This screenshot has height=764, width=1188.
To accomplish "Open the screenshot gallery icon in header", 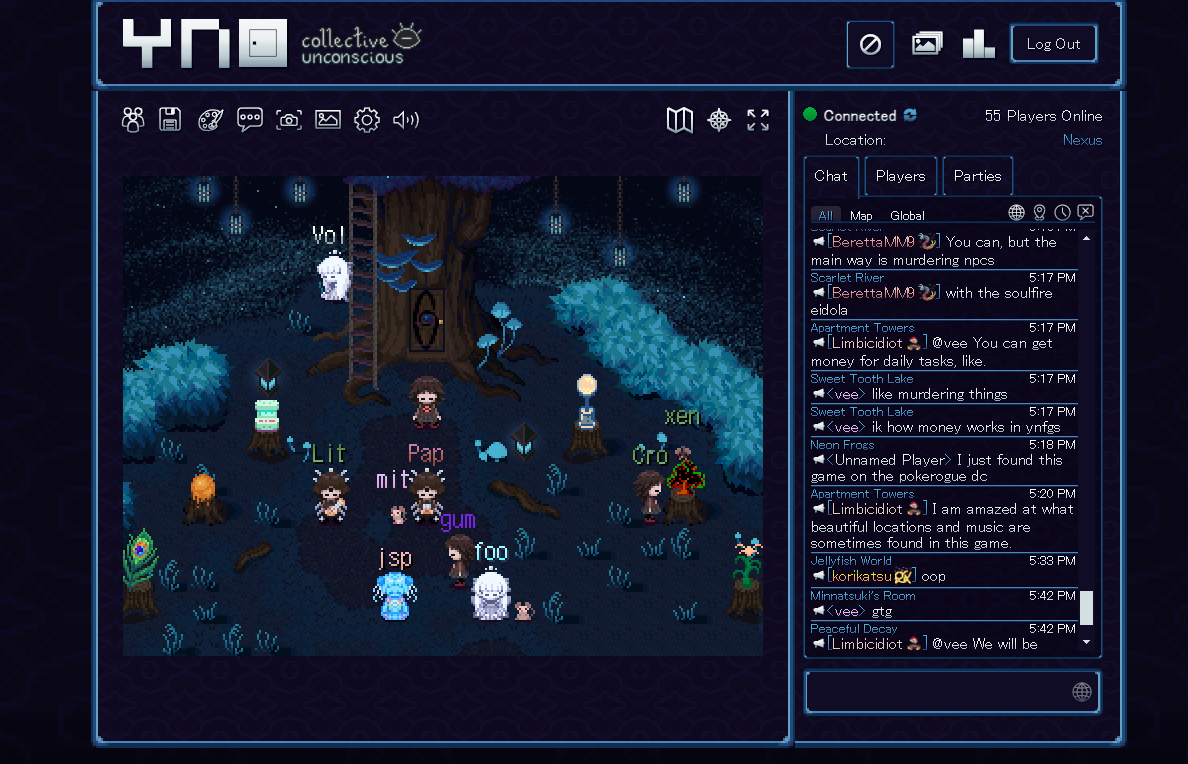I will 927,44.
